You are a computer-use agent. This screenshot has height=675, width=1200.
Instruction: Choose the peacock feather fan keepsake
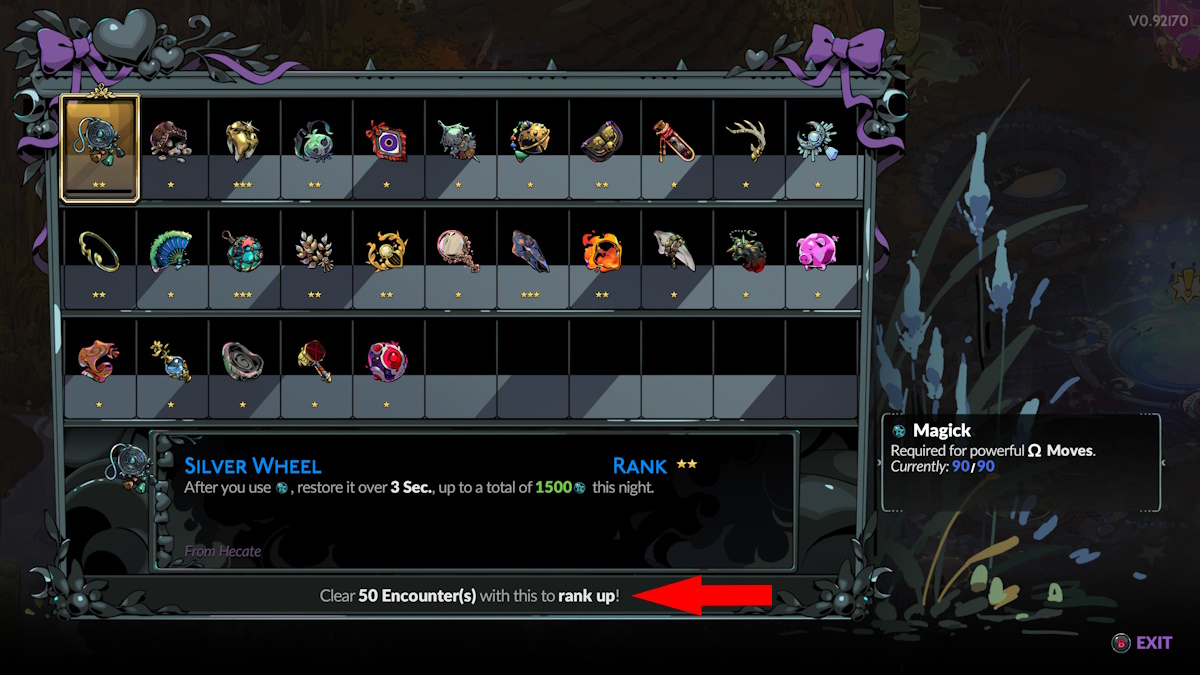[172, 251]
